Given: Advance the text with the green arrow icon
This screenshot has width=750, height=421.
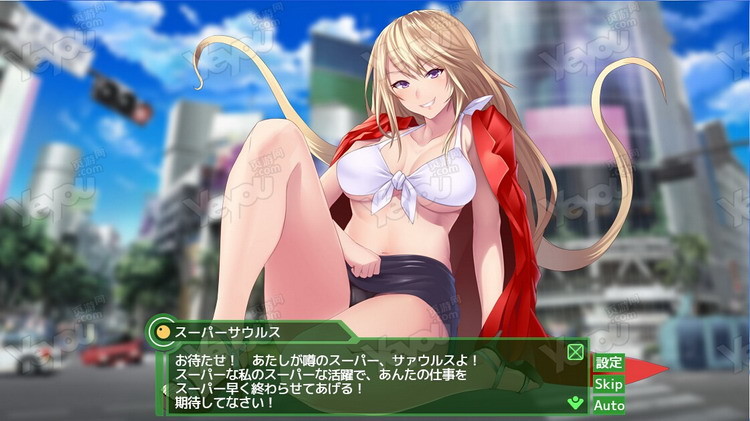Looking at the screenshot, I should (574, 403).
